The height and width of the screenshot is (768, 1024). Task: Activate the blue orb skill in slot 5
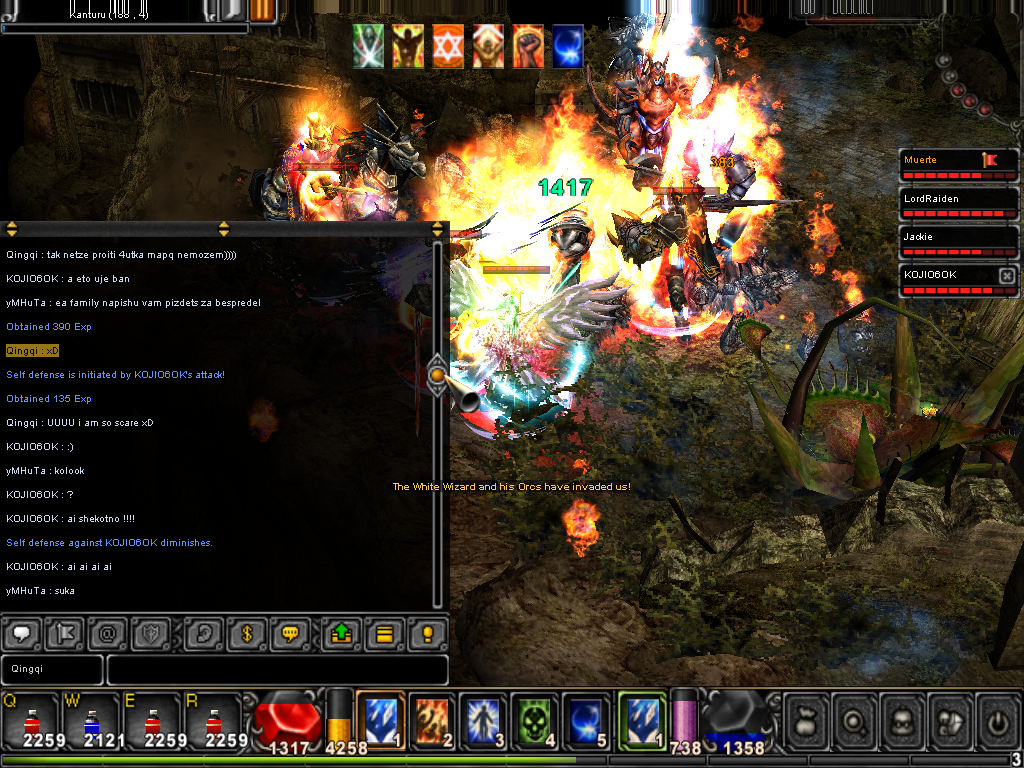click(x=586, y=719)
